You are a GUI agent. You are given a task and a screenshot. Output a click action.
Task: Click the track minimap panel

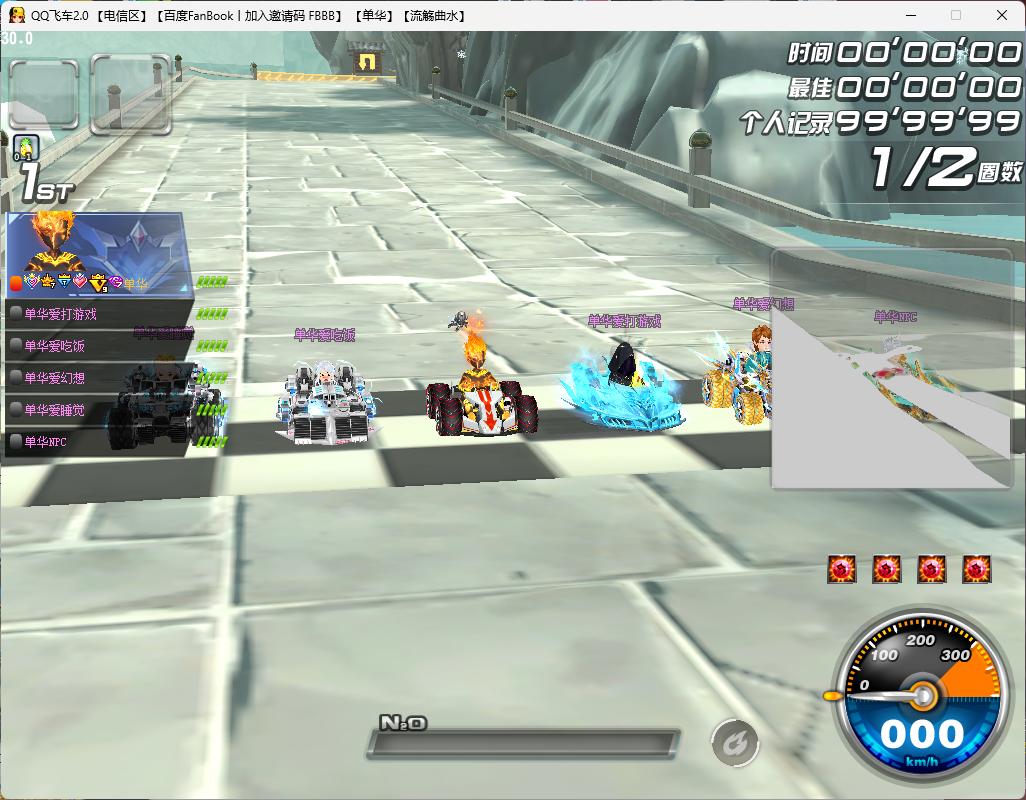click(891, 369)
